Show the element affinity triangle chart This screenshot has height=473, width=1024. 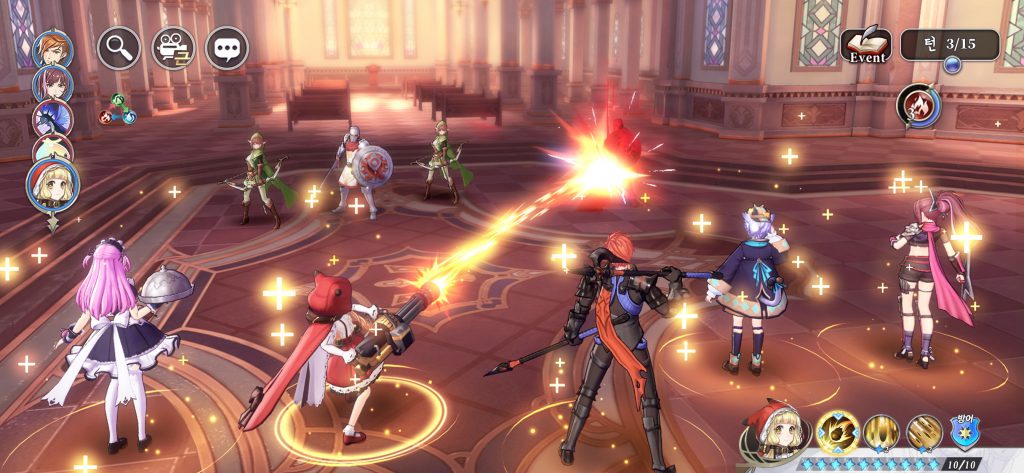click(118, 109)
